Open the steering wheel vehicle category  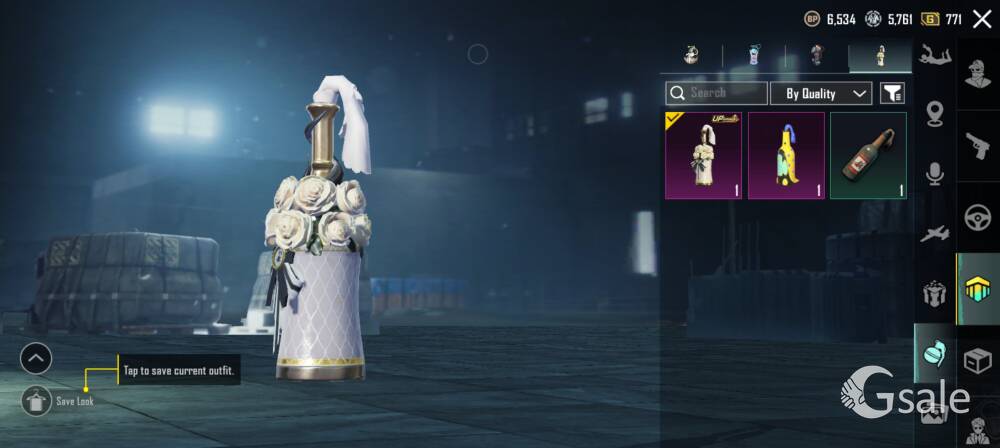(977, 217)
